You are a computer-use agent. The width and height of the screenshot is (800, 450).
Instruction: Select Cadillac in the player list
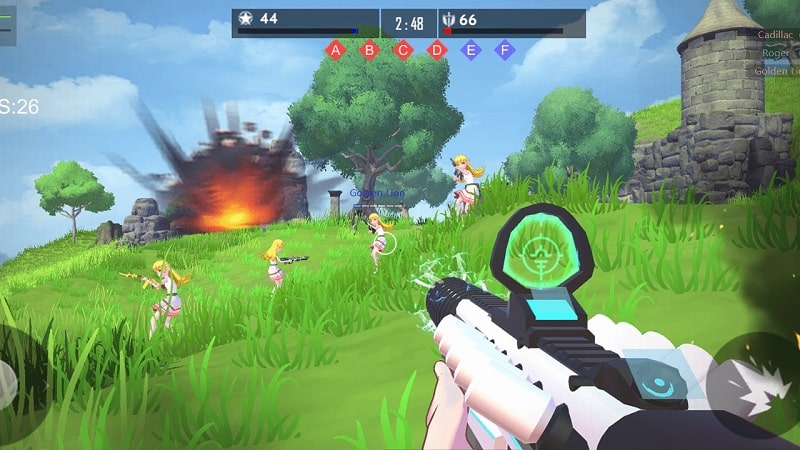(x=777, y=34)
